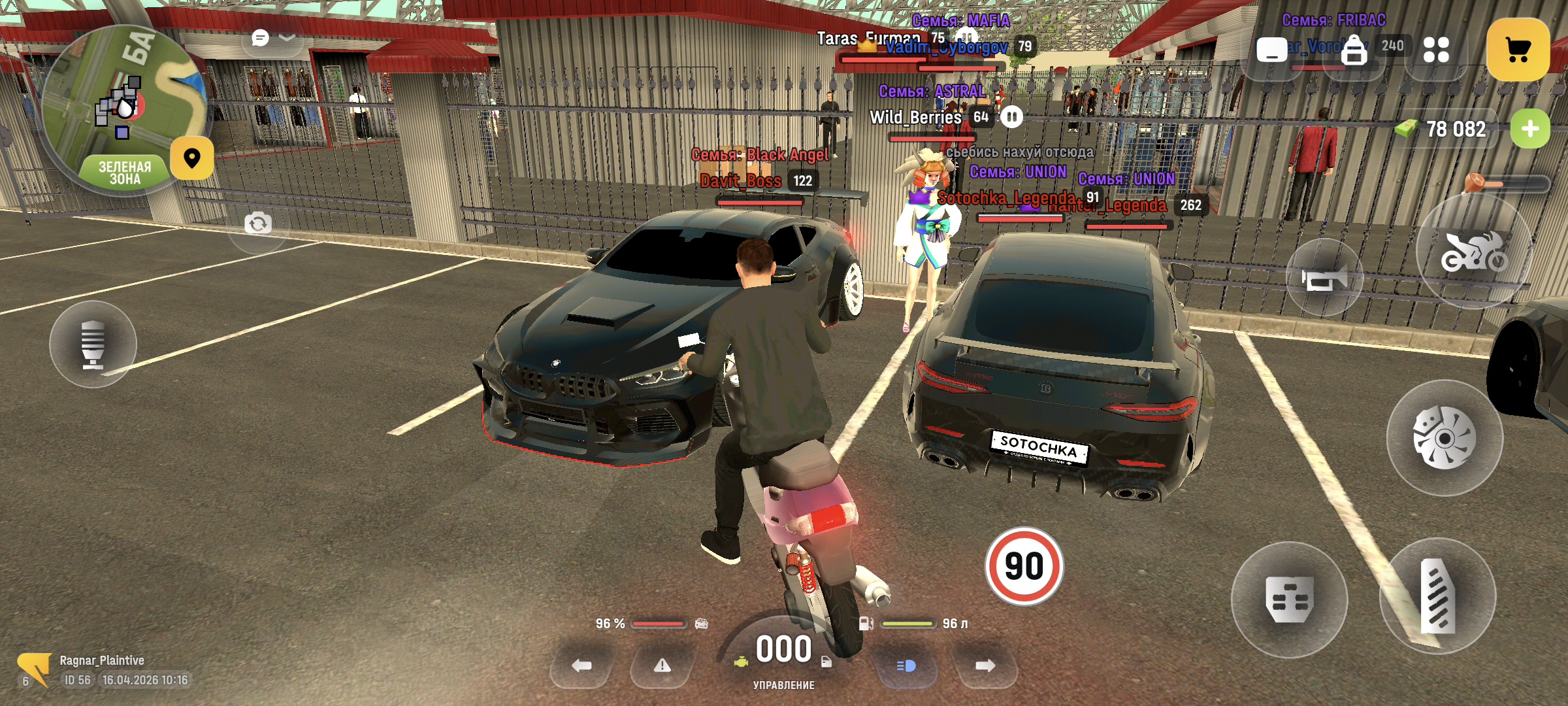Image resolution: width=1568 pixels, height=706 pixels.
Task: Add money with the green plus button
Action: click(x=1529, y=129)
